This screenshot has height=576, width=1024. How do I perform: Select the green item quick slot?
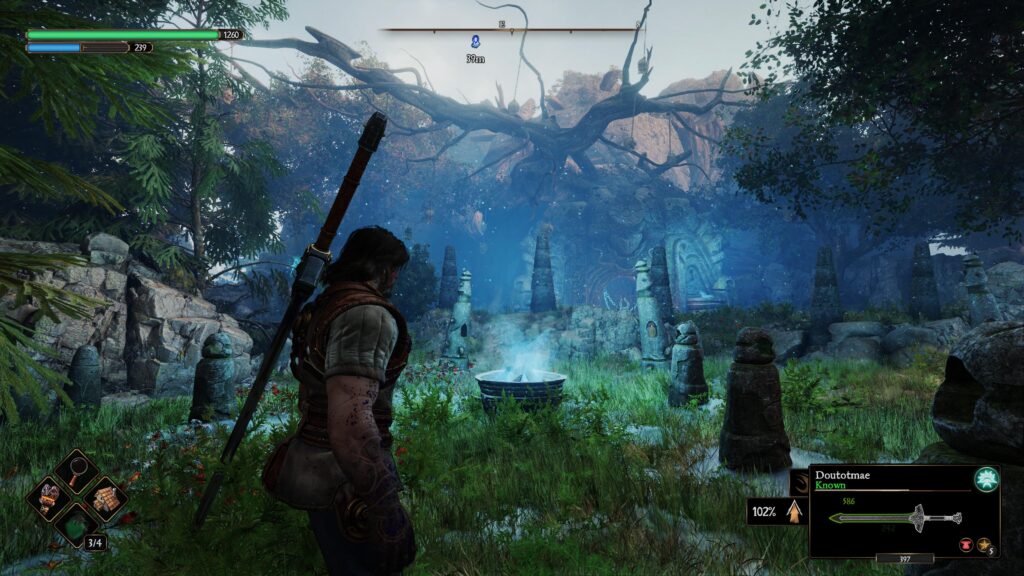(75, 523)
